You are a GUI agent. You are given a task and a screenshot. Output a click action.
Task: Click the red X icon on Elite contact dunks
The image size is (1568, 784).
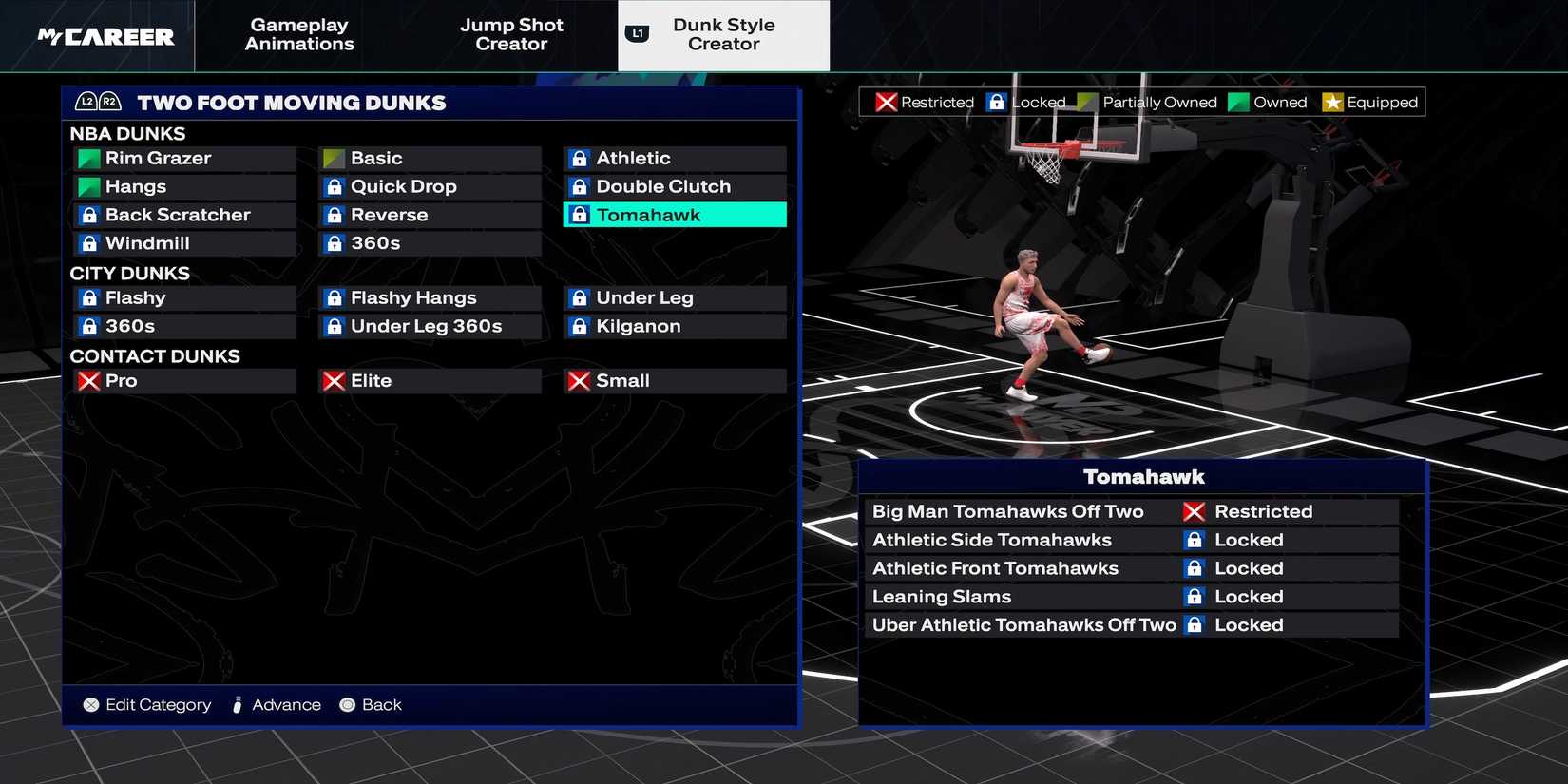(x=333, y=380)
